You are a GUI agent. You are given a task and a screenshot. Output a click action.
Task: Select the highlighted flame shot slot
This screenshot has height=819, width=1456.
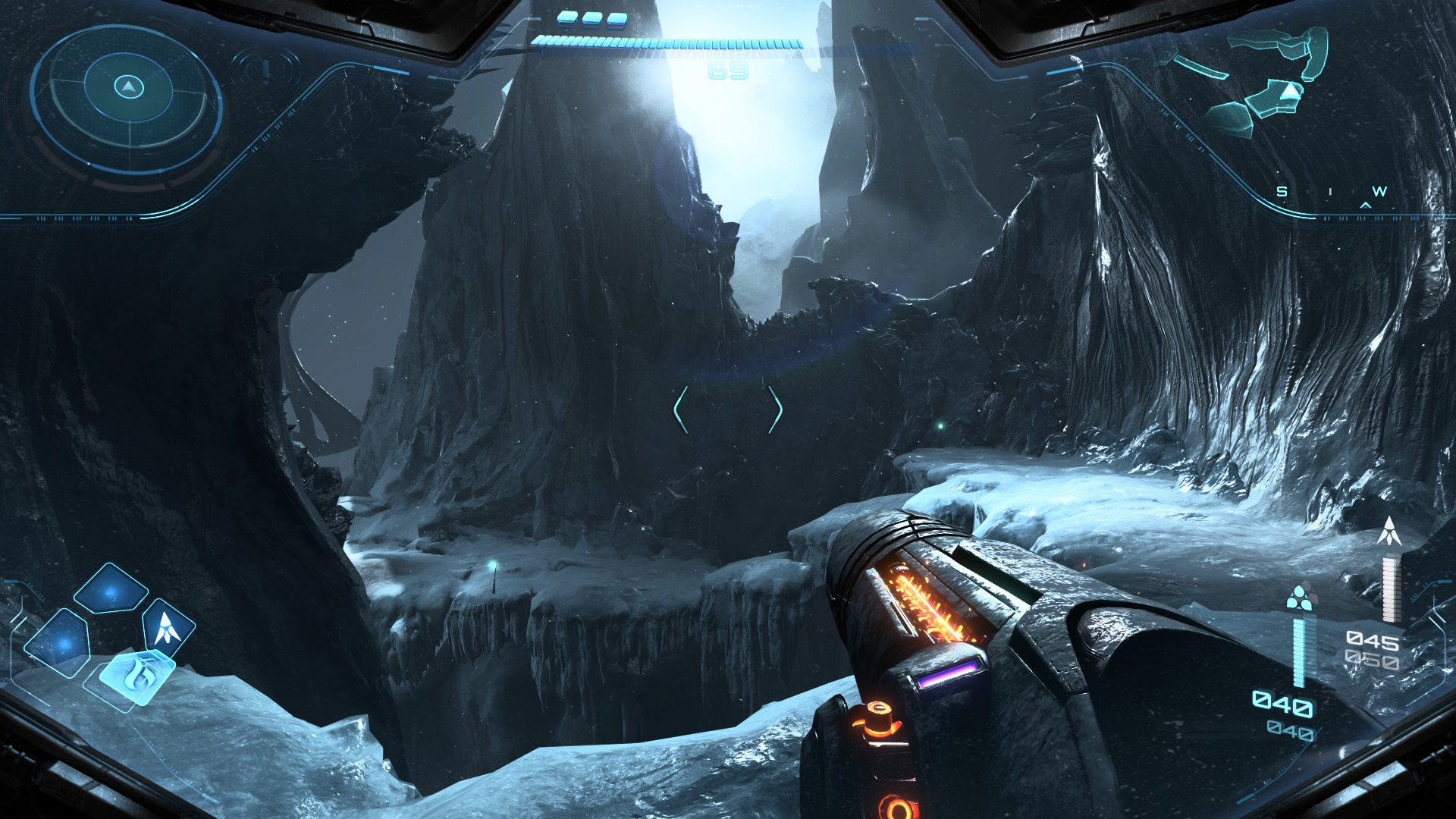tap(136, 676)
